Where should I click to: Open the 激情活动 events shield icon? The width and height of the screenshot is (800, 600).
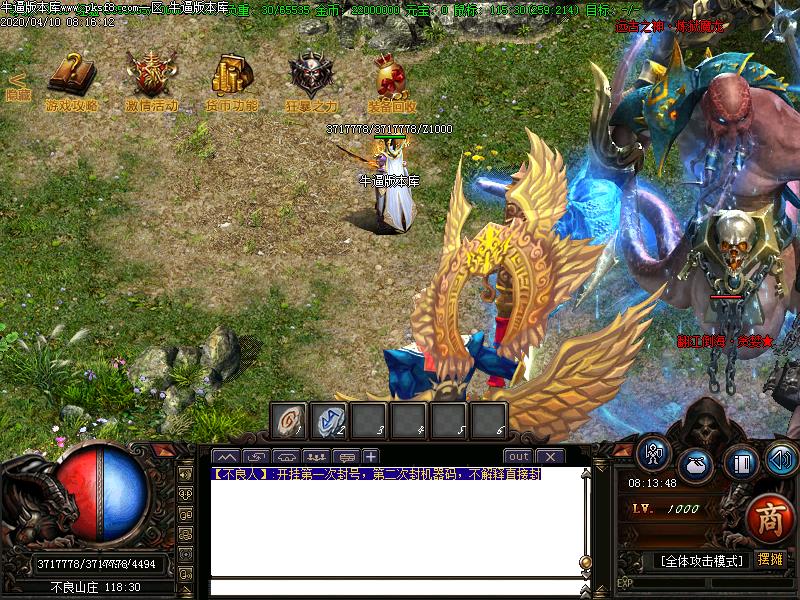click(x=151, y=76)
